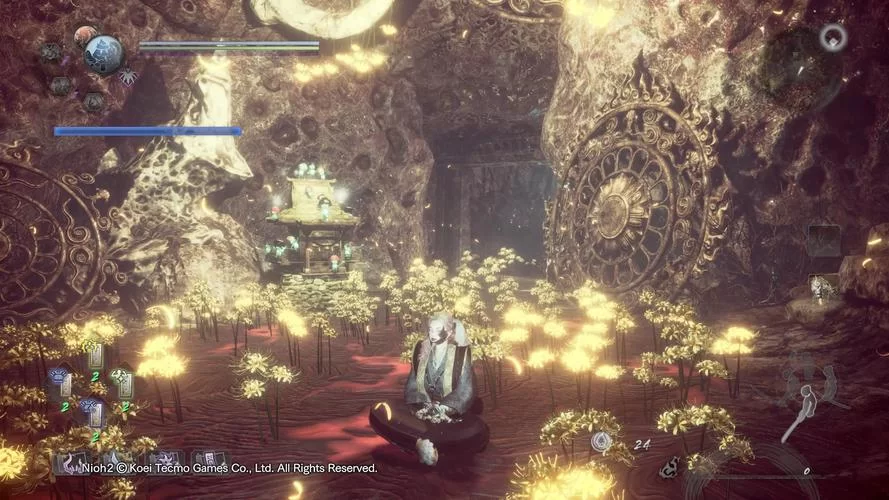
Task: Click the ring-shaped compass icon above the minimap
Action: pos(833,38)
